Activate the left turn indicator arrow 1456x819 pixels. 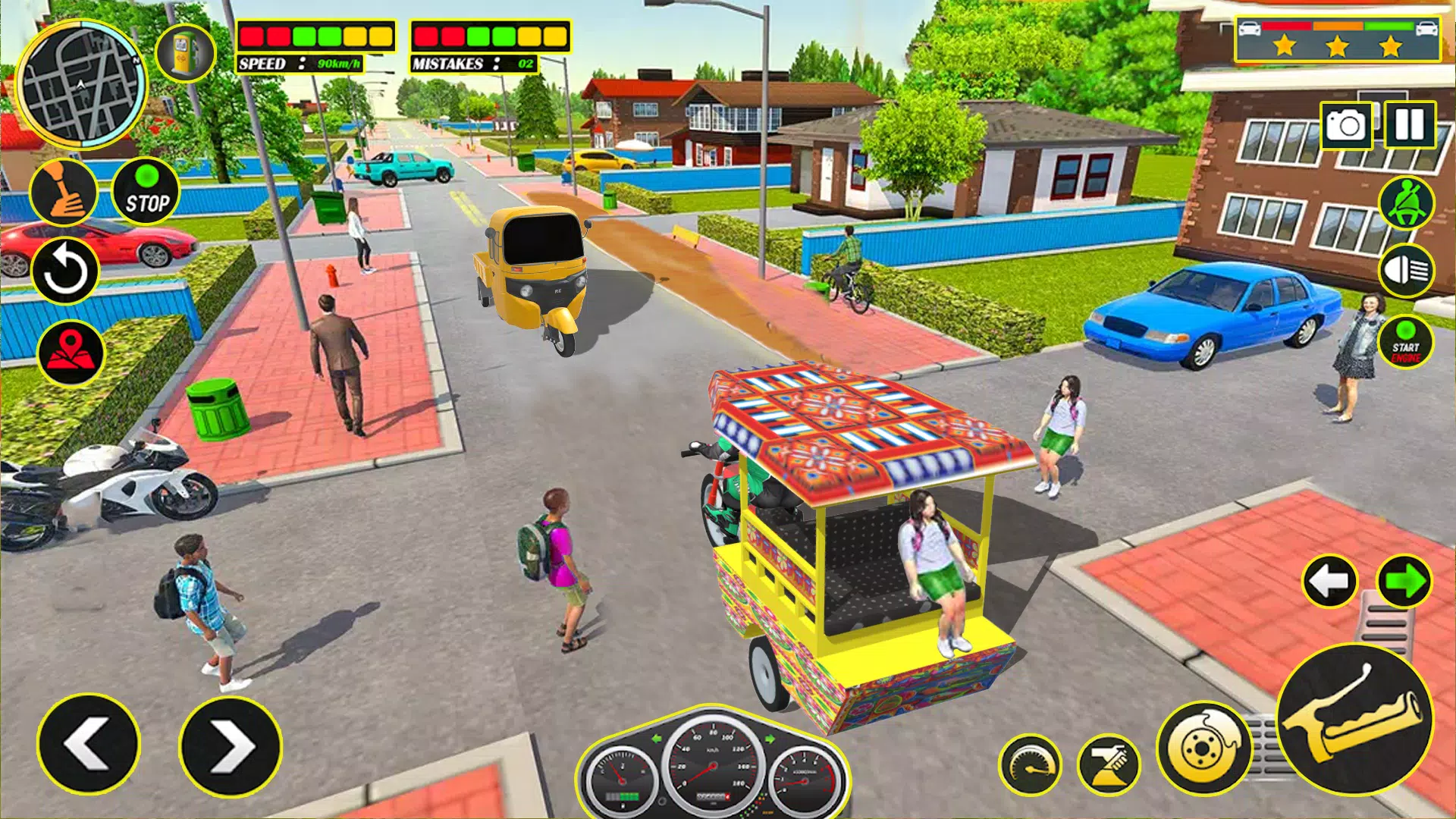pos(1329,582)
